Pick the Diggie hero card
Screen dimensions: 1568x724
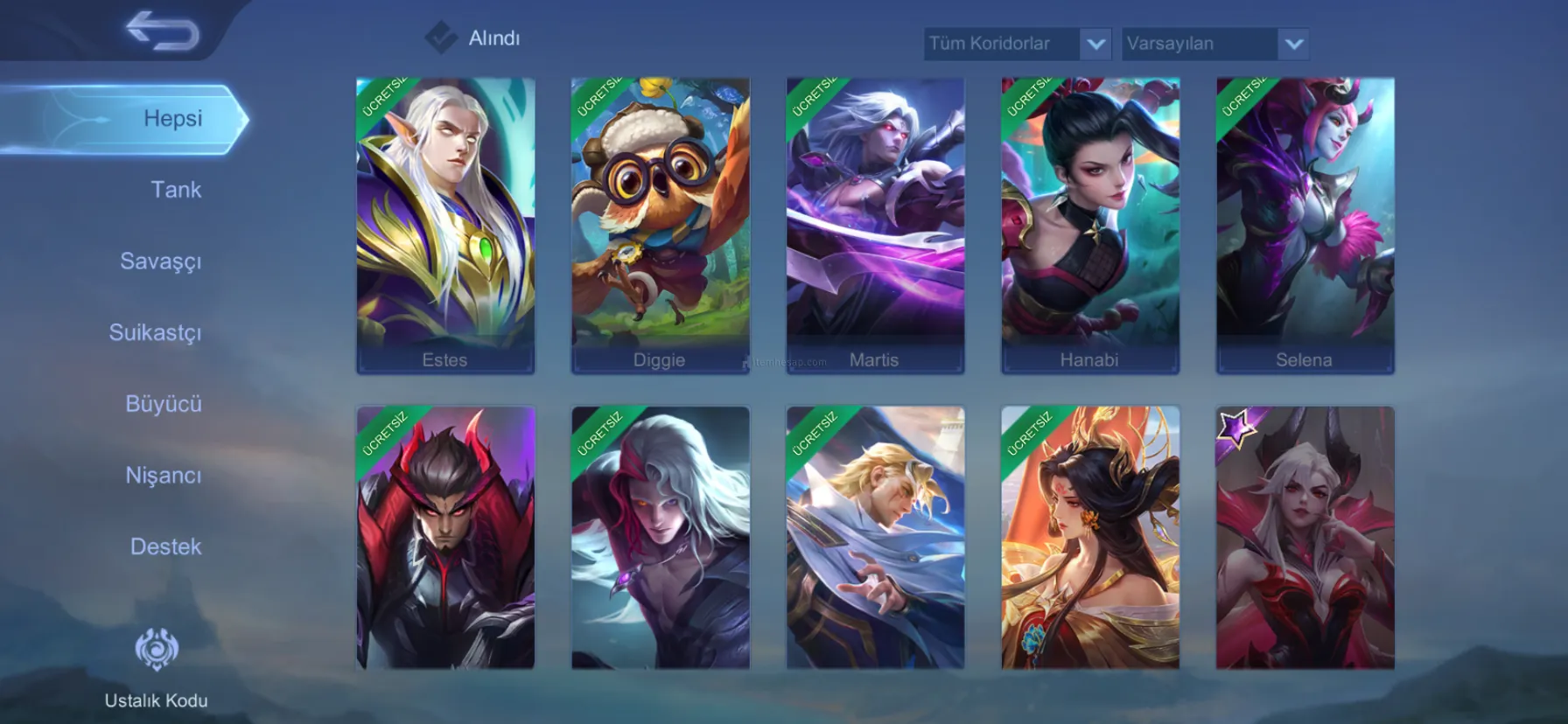click(661, 226)
